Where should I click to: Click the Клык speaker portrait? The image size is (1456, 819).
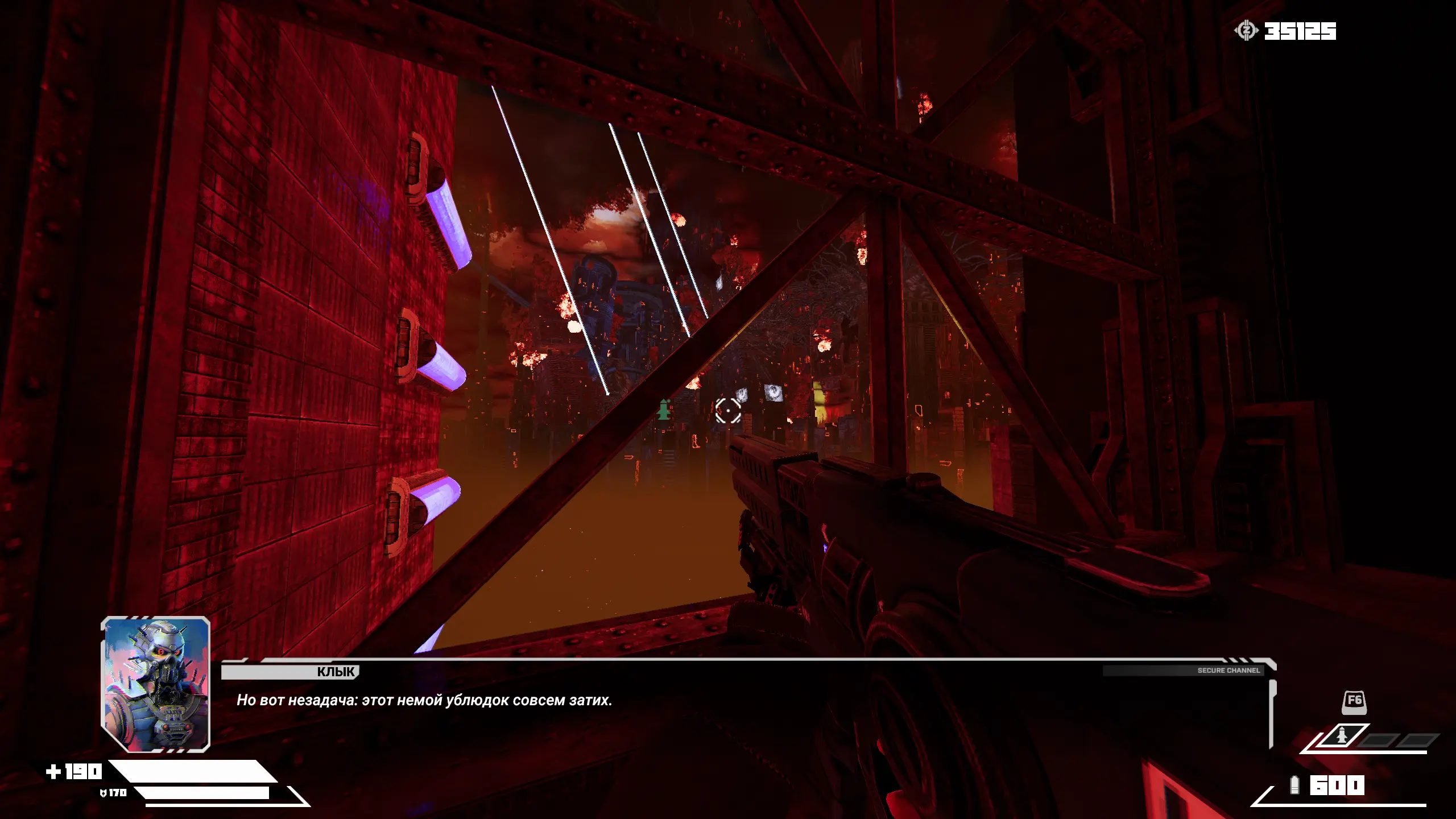click(x=156, y=684)
